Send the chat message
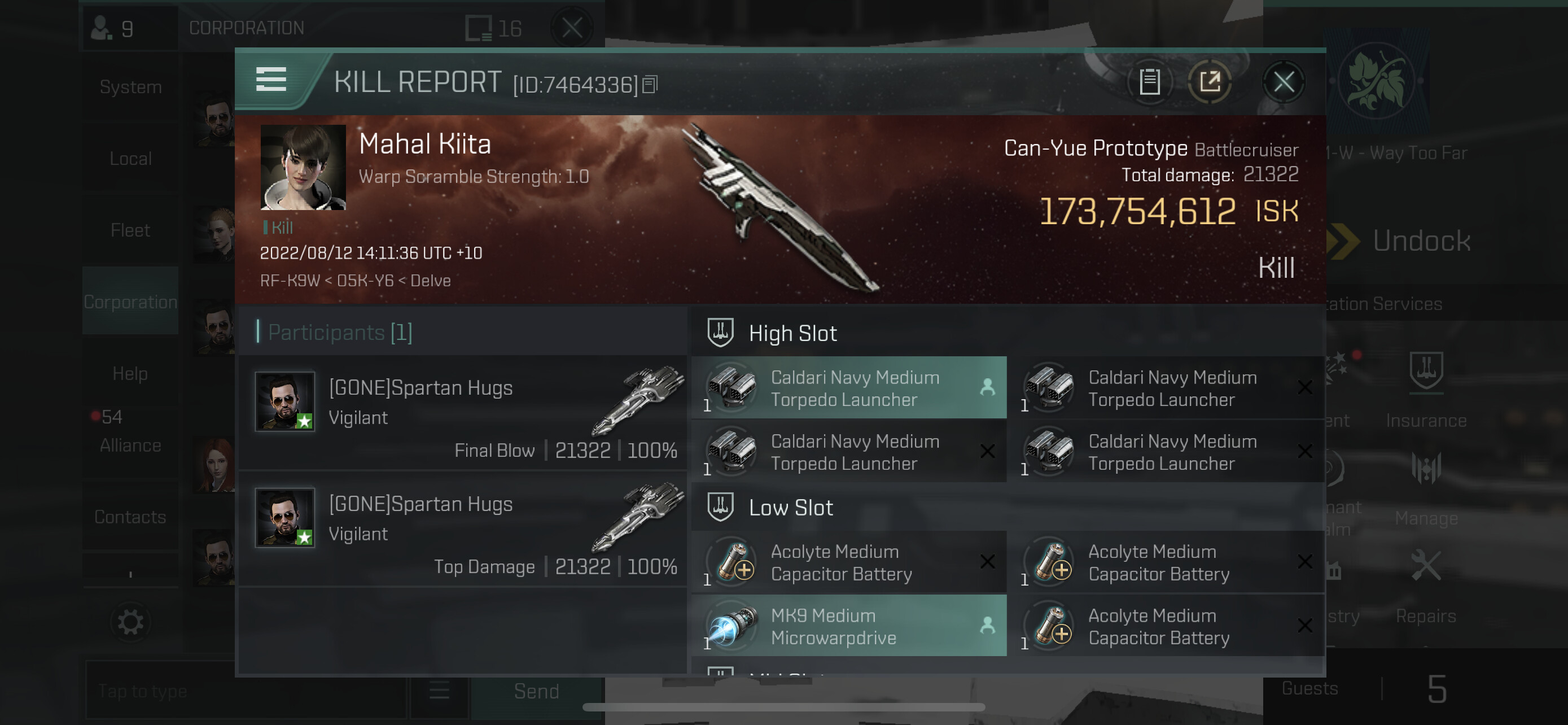This screenshot has height=725, width=1568. click(536, 692)
